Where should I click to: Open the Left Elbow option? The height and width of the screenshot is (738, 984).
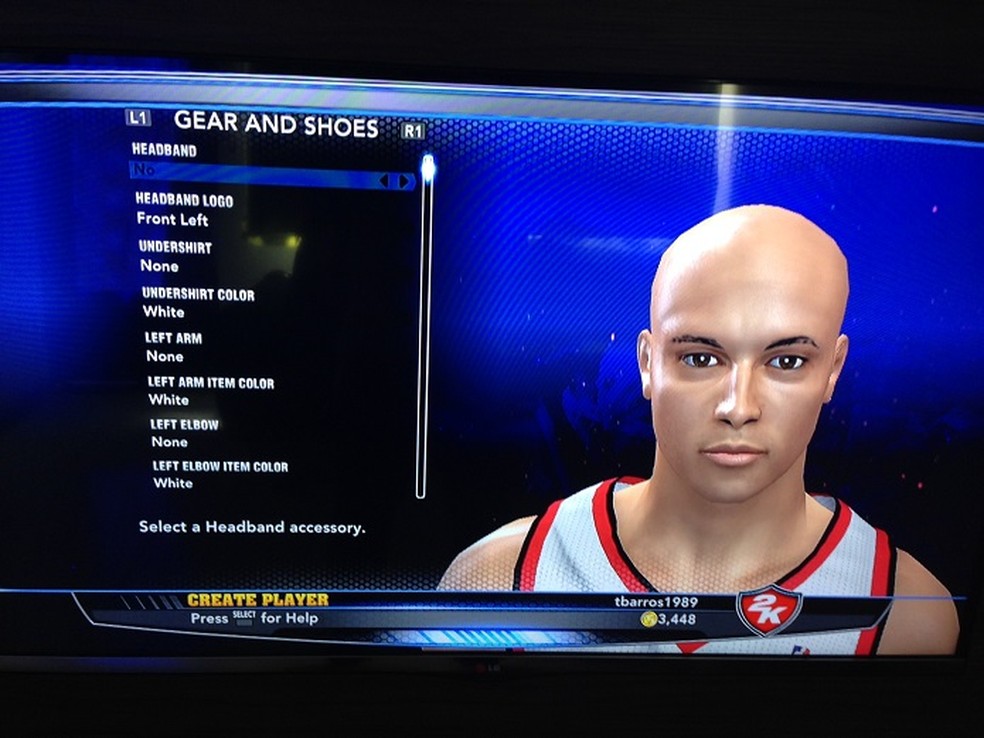[x=184, y=433]
